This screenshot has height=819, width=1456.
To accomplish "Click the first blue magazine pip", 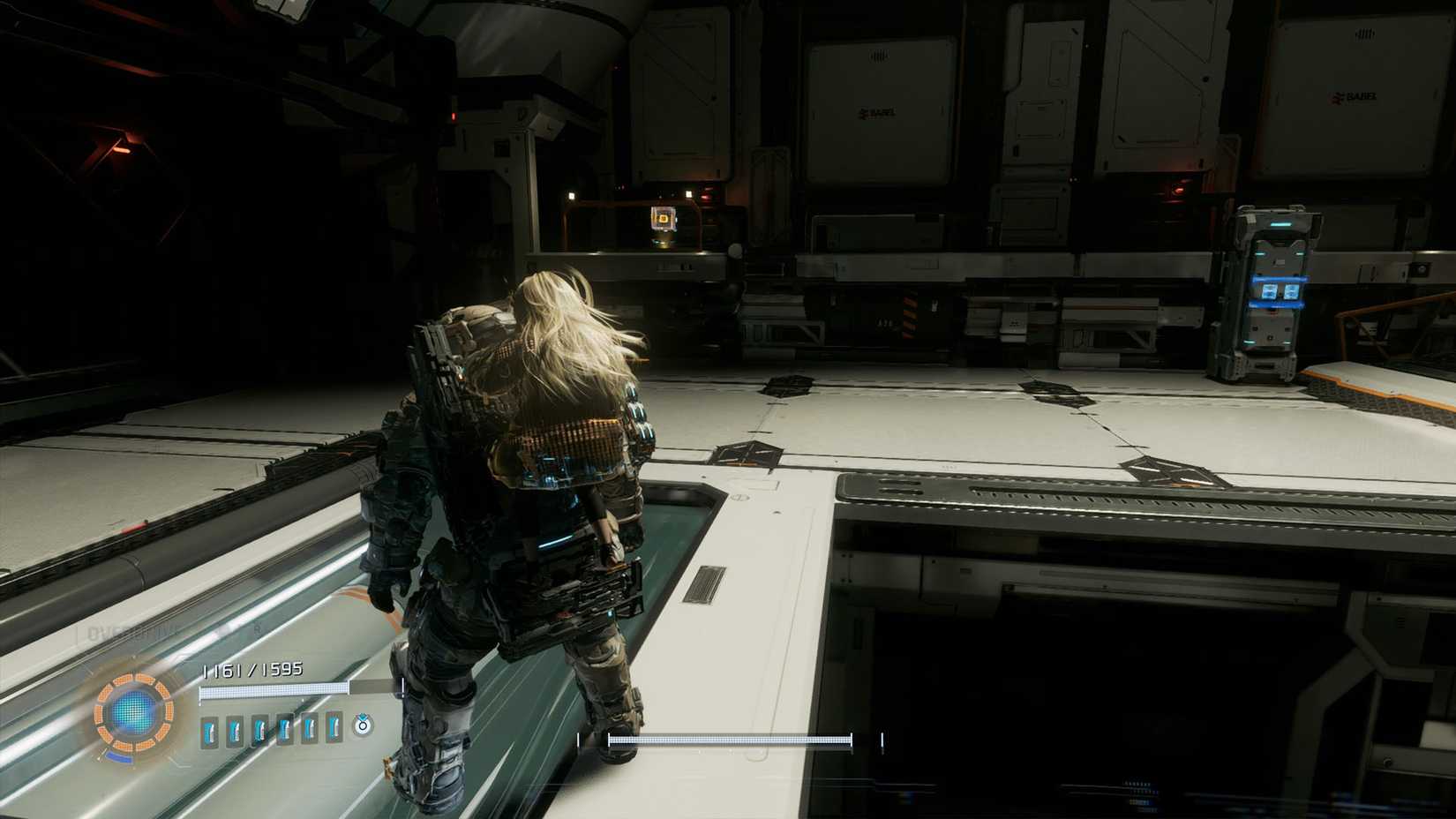I will [209, 730].
